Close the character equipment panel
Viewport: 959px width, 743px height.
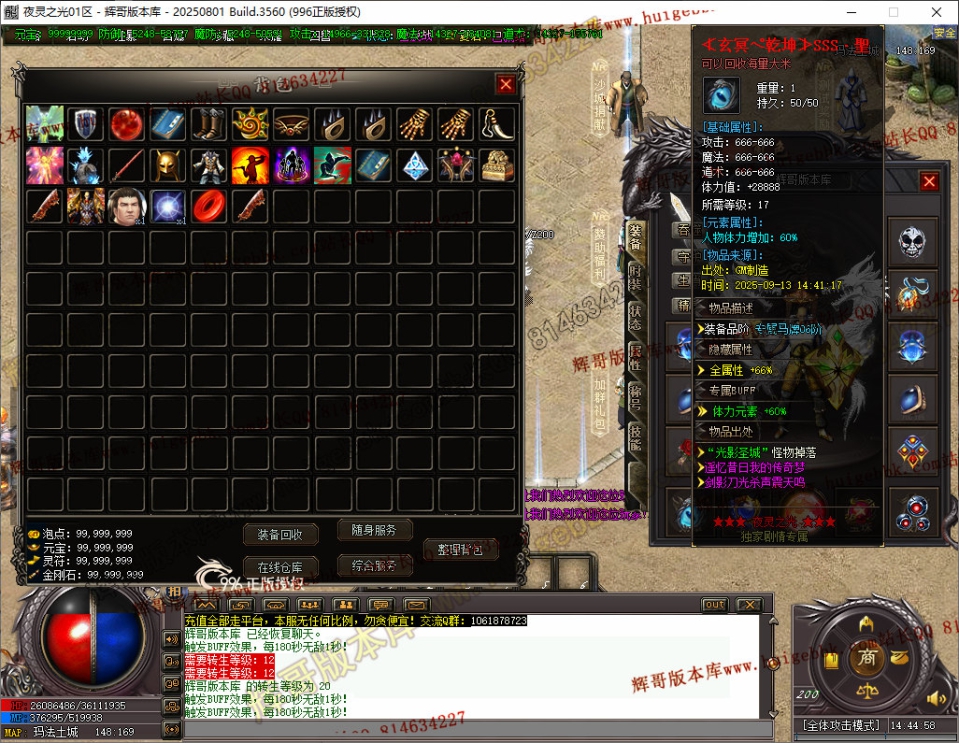point(929,181)
